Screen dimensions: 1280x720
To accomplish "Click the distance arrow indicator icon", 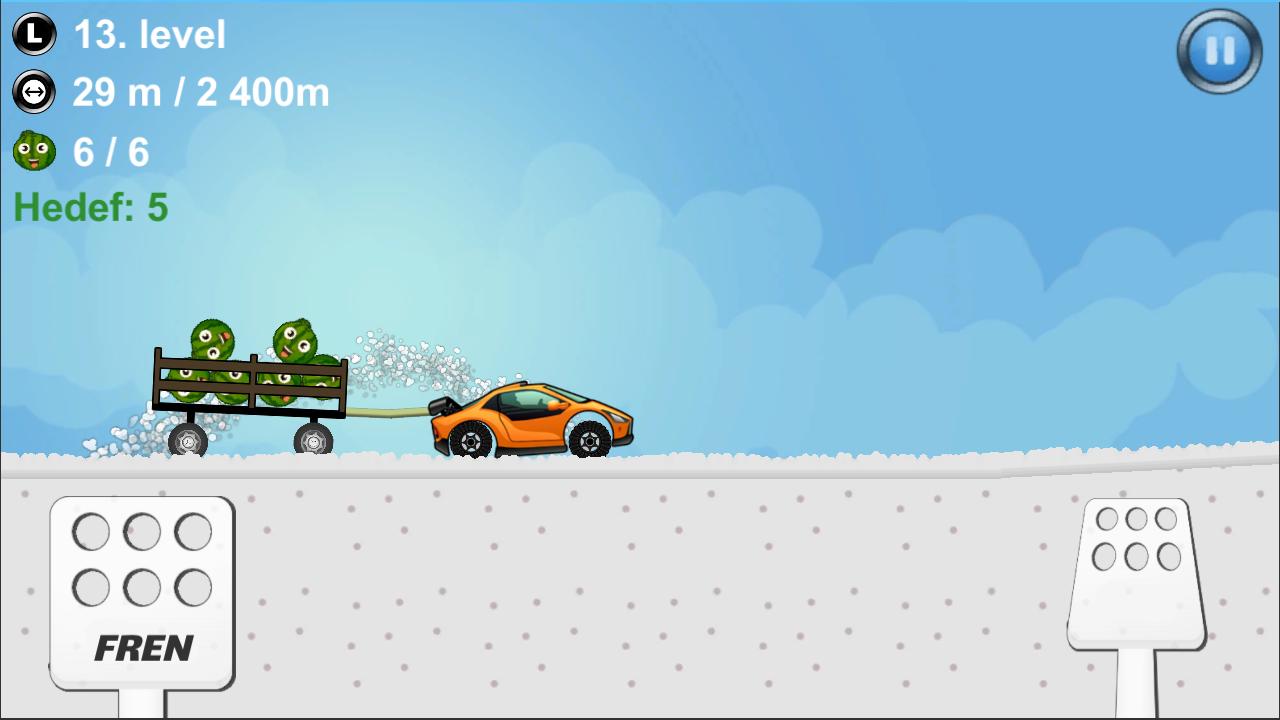I will click(33, 91).
